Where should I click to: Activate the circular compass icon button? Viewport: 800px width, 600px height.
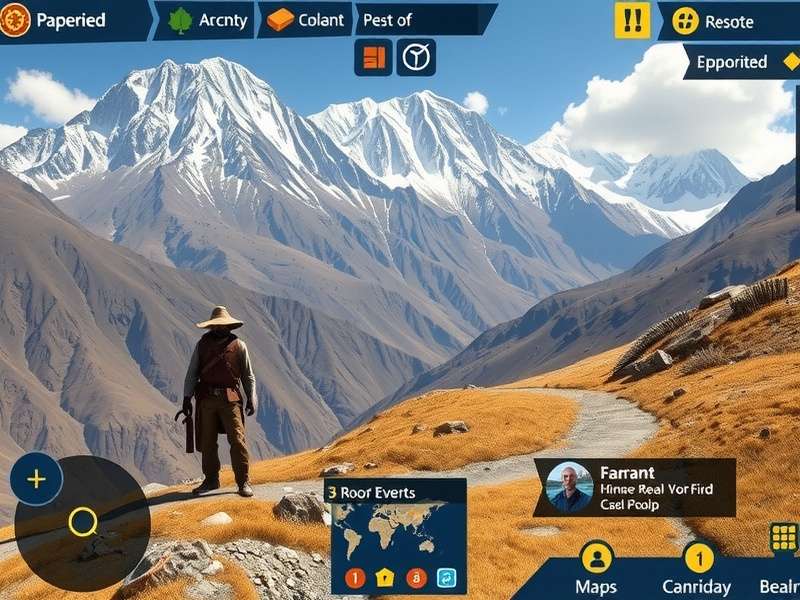pyautogui.click(x=416, y=58)
